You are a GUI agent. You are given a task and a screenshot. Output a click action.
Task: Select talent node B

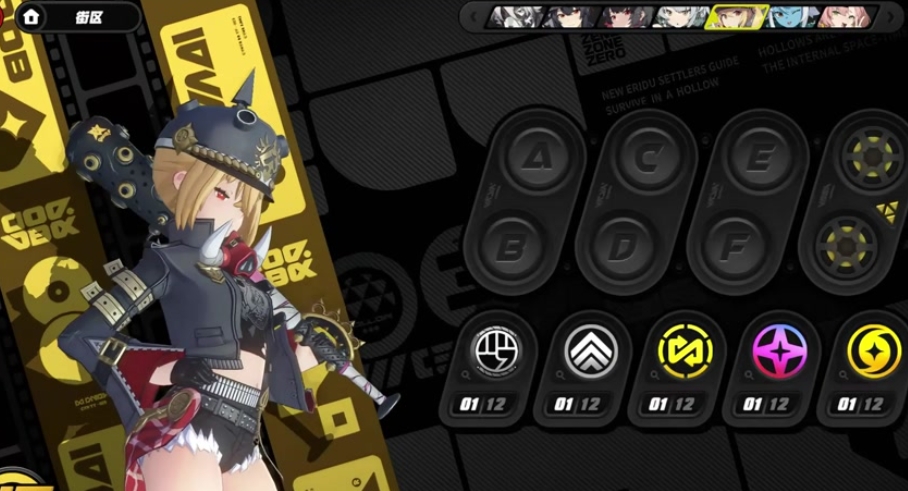click(510, 244)
